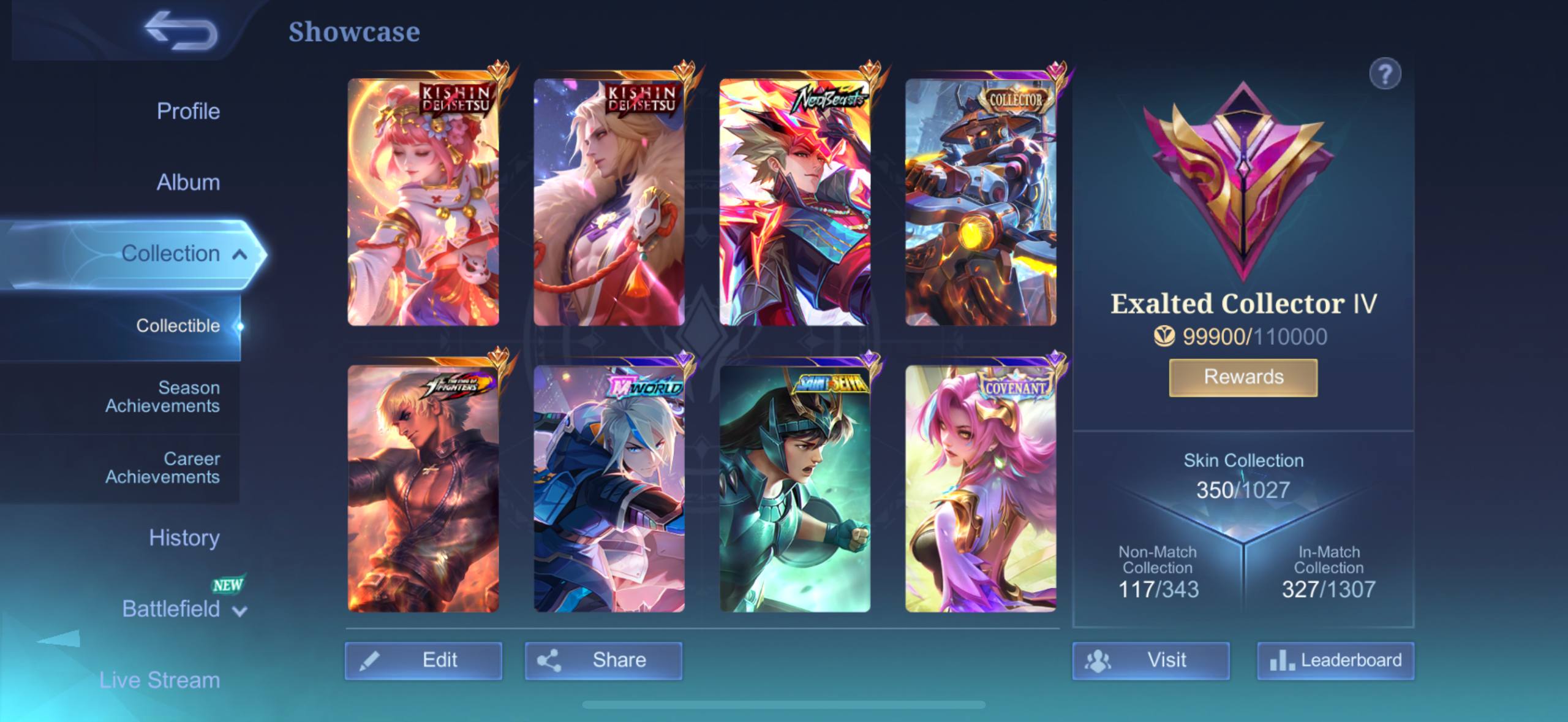Select the Collector robot skin card
Viewport: 1568px width, 722px height.
pyautogui.click(x=981, y=202)
